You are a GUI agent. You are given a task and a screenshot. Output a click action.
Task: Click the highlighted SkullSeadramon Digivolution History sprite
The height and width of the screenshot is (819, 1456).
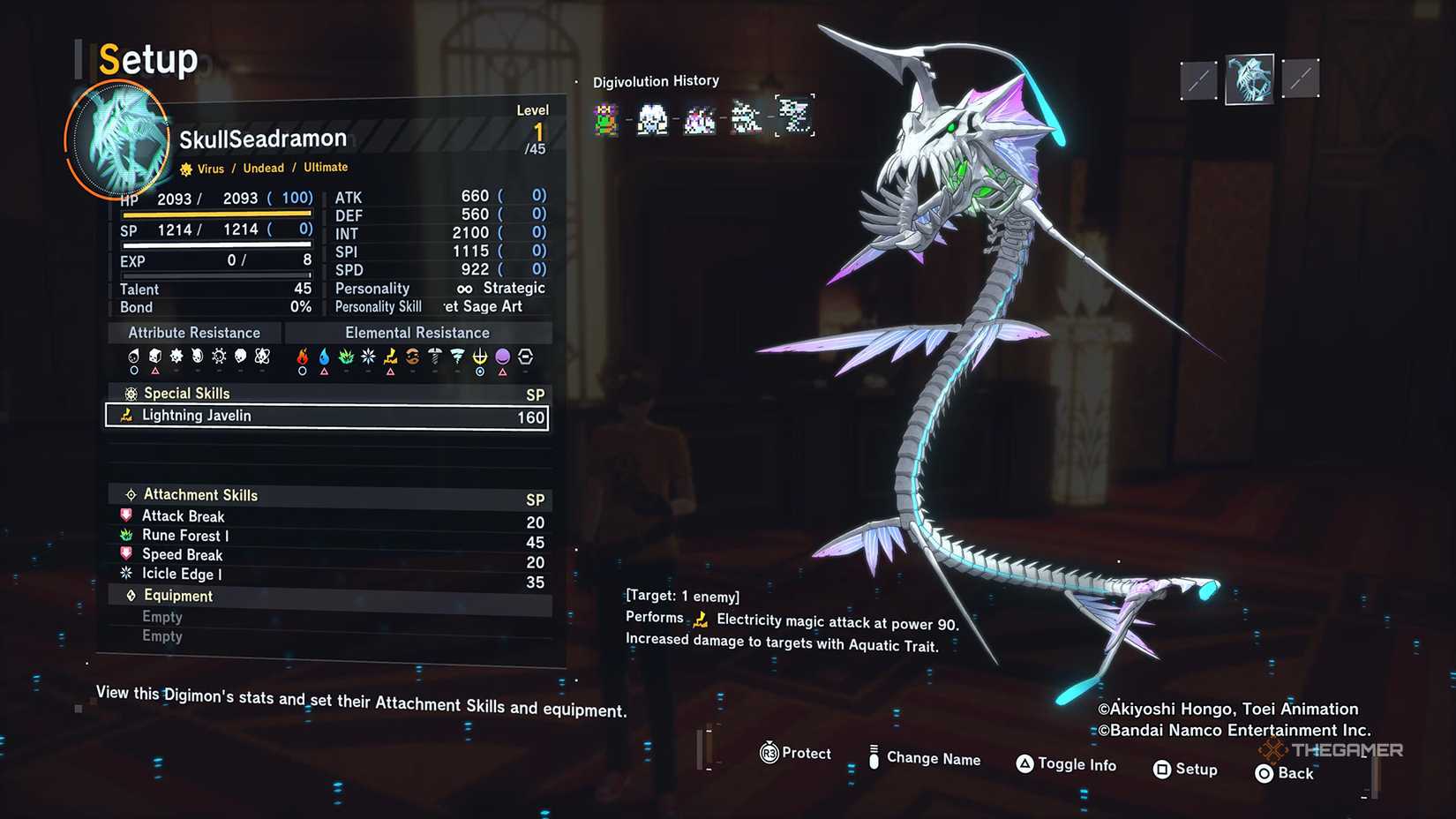click(794, 117)
